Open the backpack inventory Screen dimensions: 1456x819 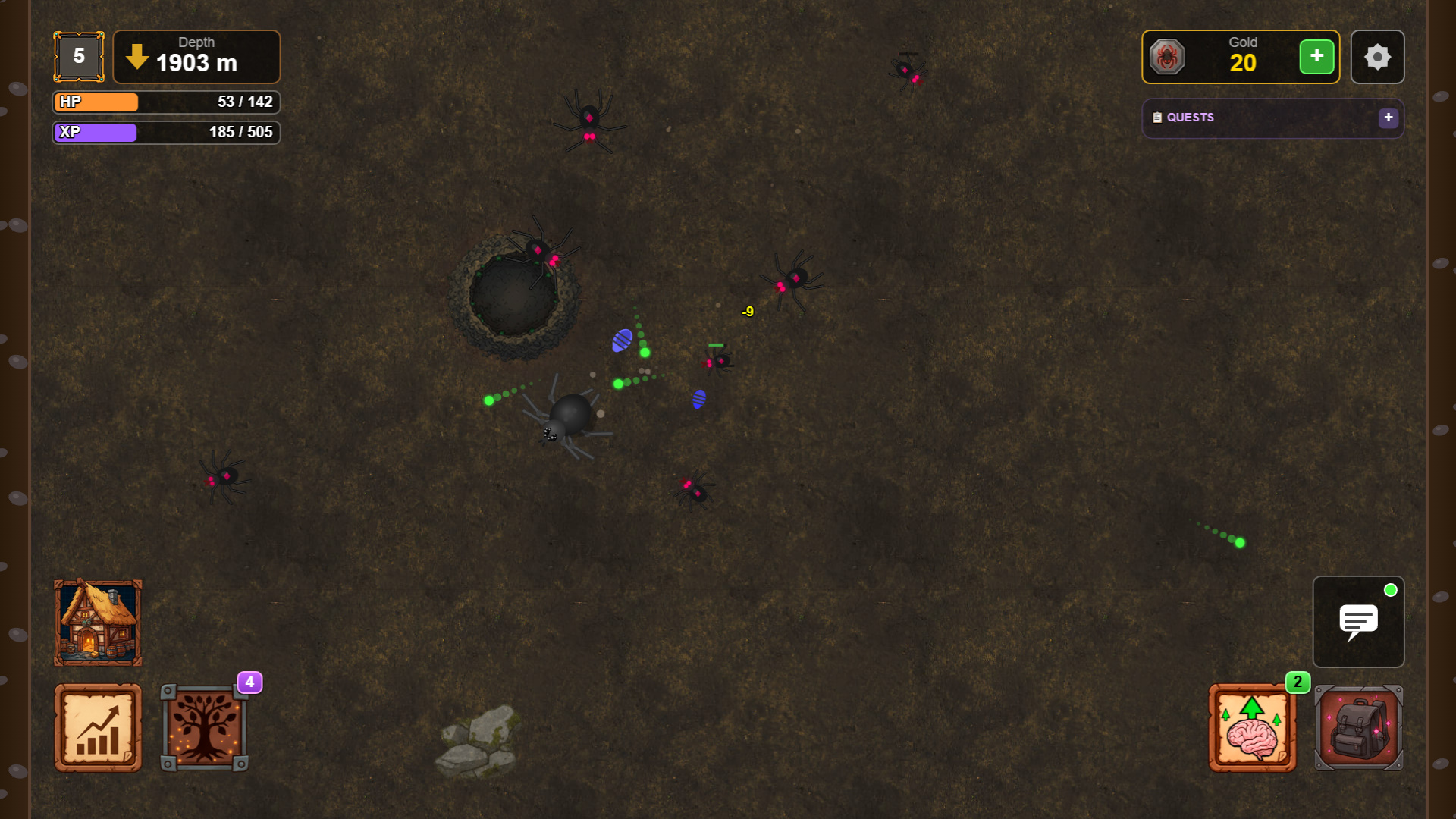click(x=1357, y=726)
